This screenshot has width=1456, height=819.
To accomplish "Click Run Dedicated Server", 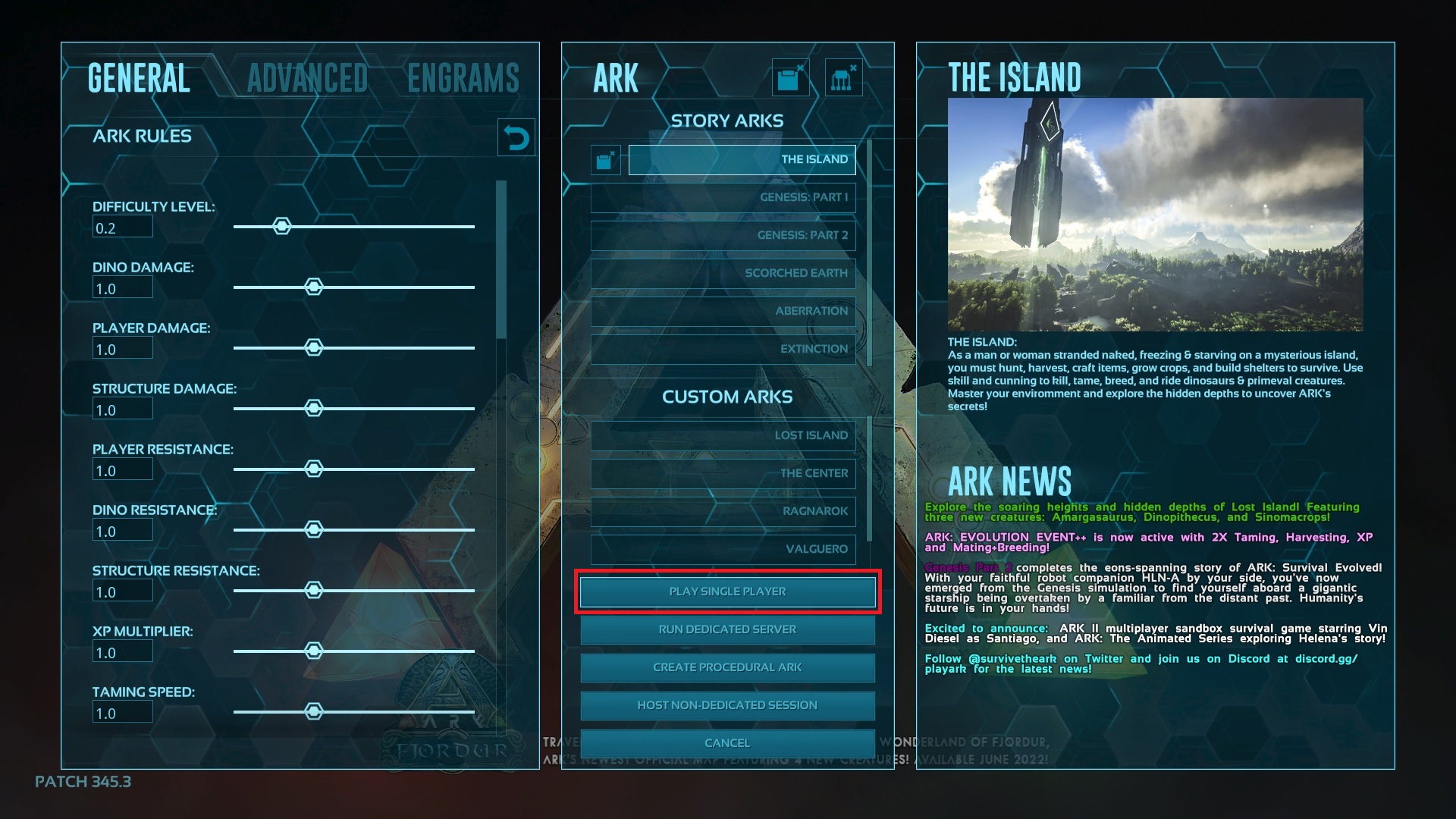I will coord(726,629).
